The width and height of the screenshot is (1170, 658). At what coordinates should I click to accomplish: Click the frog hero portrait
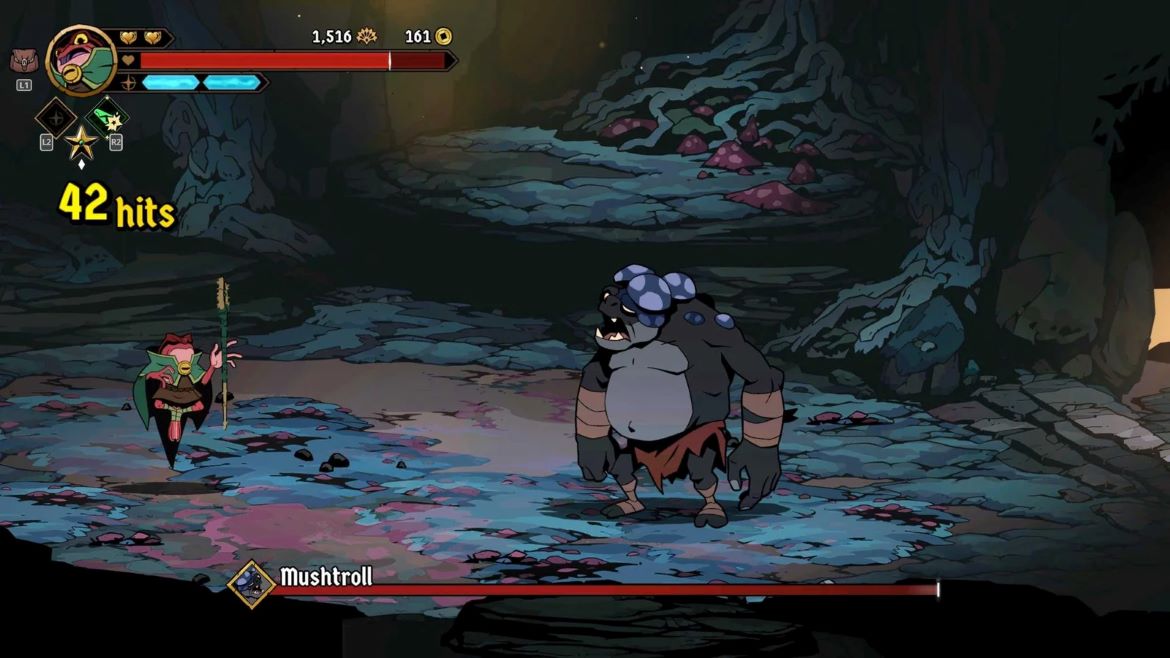tap(80, 59)
